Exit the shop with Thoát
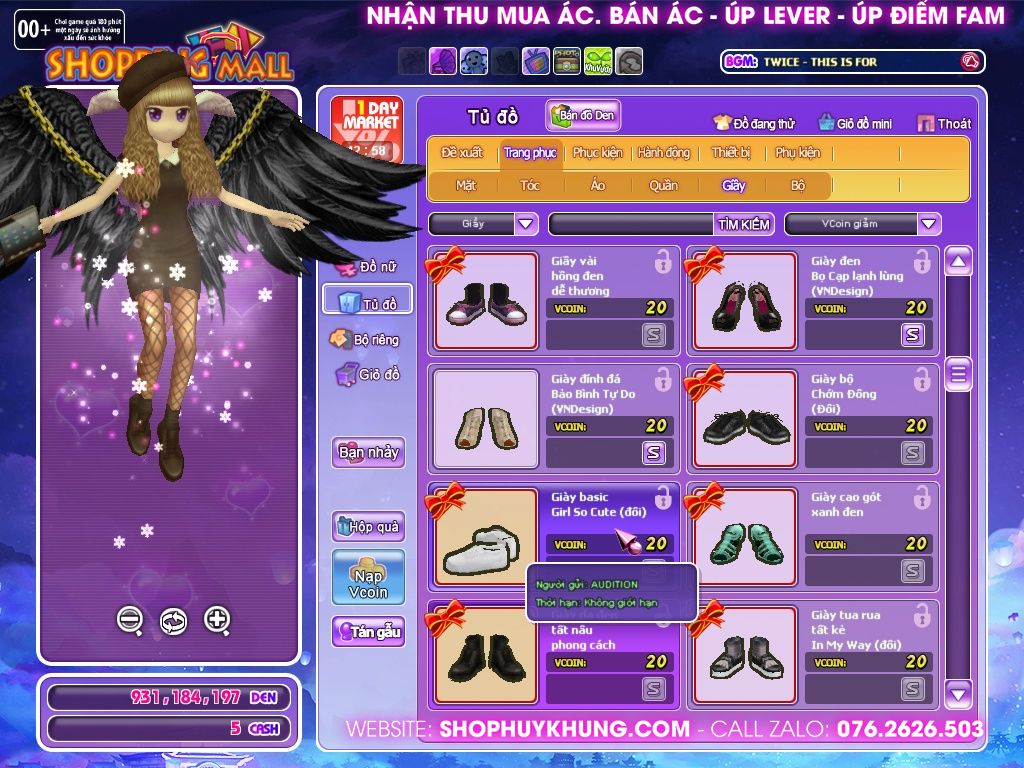The height and width of the screenshot is (768, 1024). point(944,123)
